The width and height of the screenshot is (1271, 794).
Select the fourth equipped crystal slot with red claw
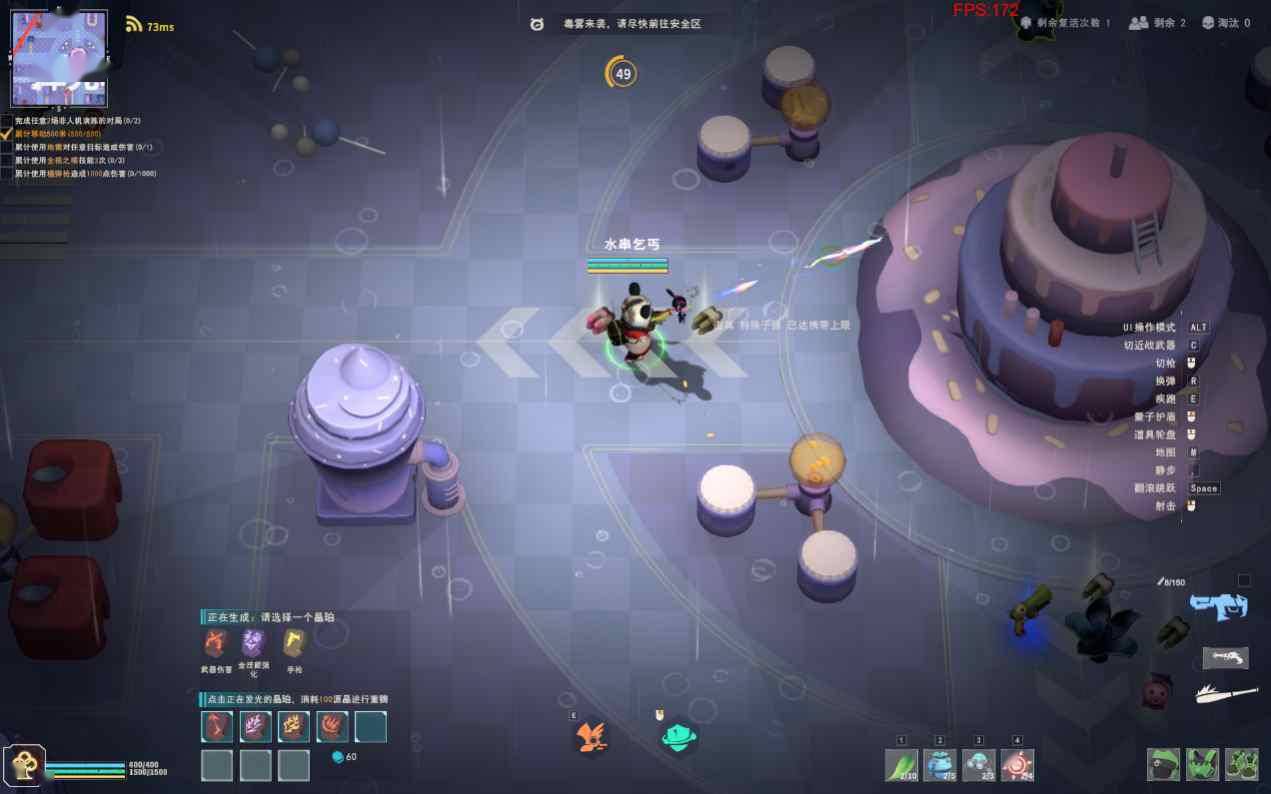click(x=332, y=727)
